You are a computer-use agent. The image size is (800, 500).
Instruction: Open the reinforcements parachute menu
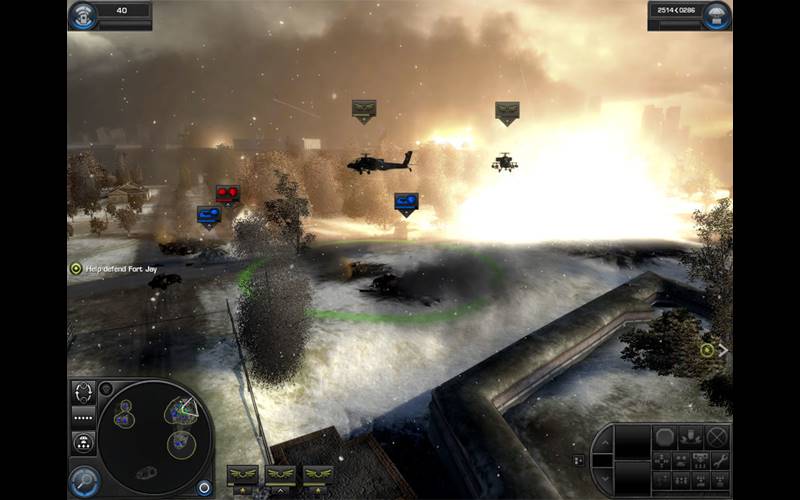pyautogui.click(x=716, y=15)
